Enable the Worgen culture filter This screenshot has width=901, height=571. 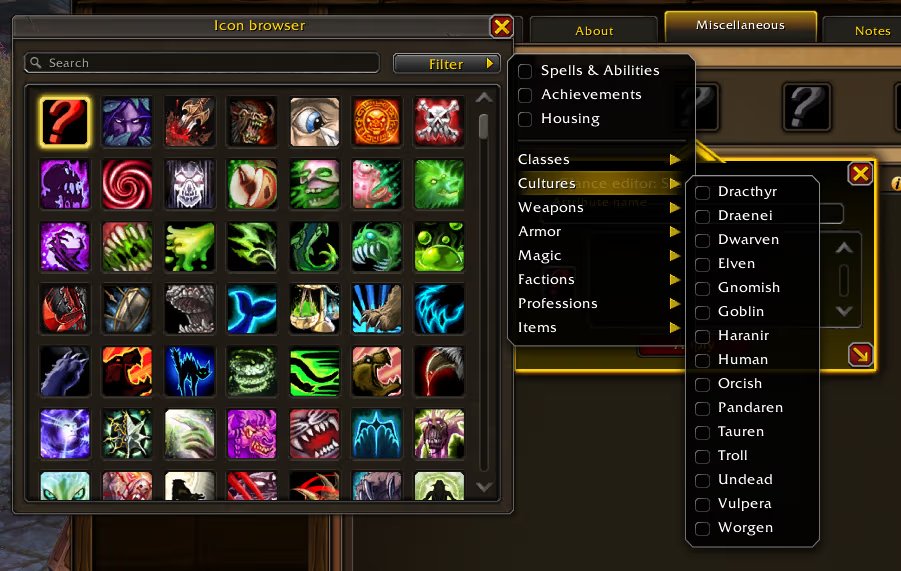[x=703, y=528]
